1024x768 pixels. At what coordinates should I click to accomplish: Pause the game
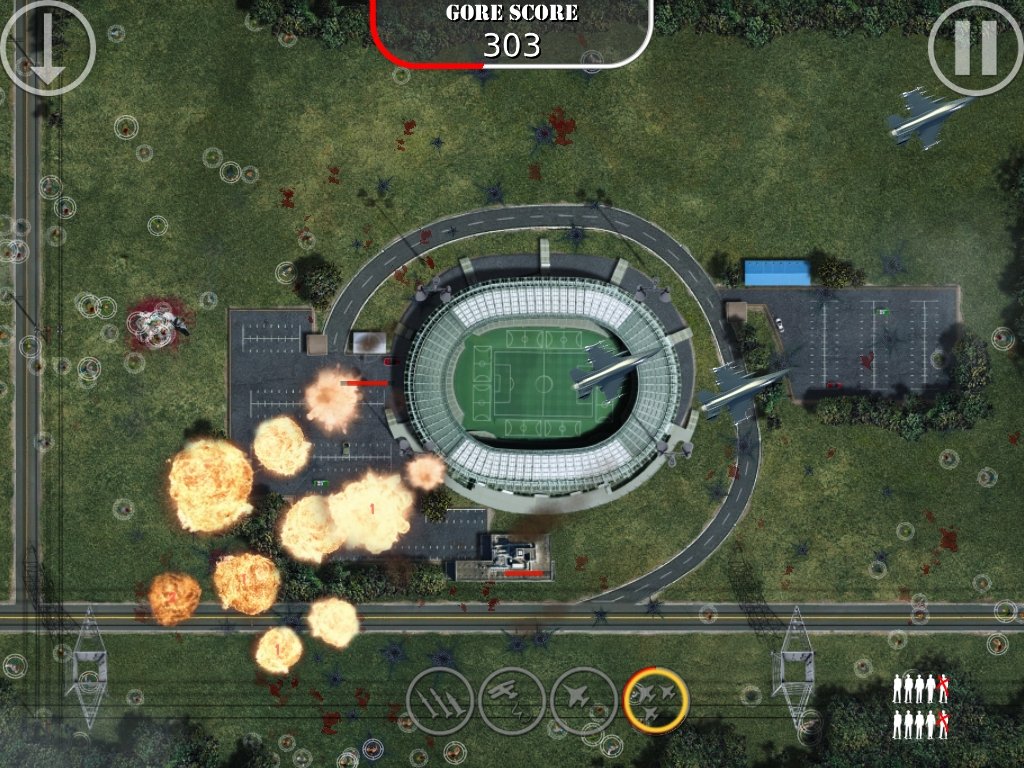(975, 48)
